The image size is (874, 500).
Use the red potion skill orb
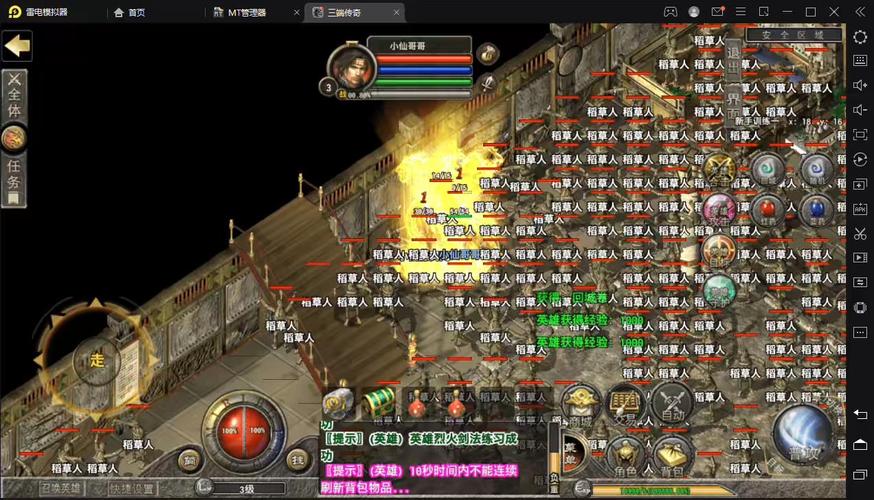pos(768,209)
